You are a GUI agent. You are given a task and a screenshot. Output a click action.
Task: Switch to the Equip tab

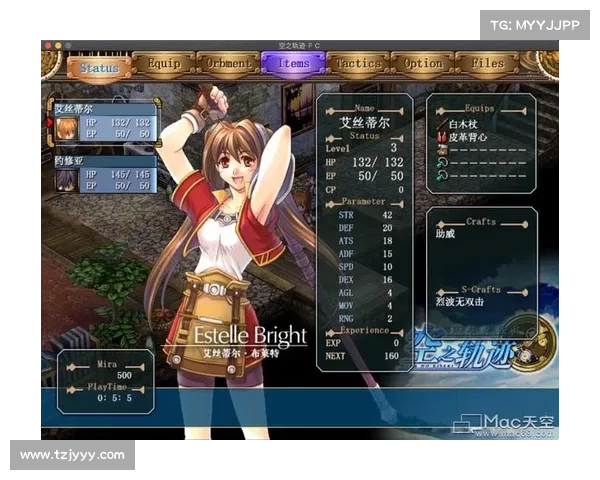click(164, 64)
